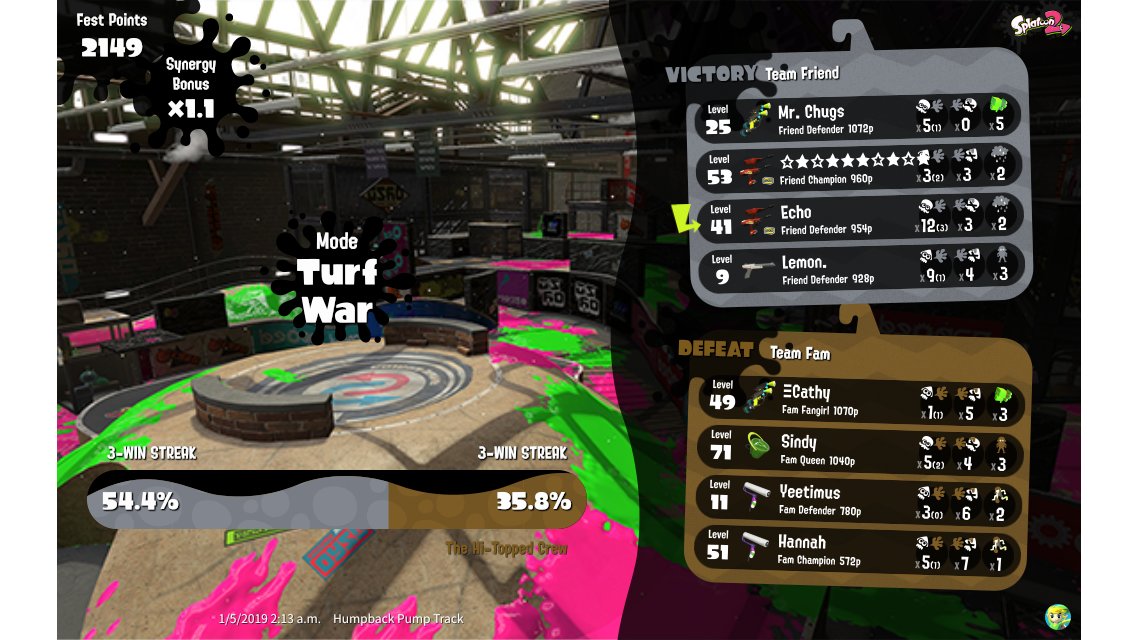
Task: Select Yeetimus in the defeat list
Action: point(860,499)
